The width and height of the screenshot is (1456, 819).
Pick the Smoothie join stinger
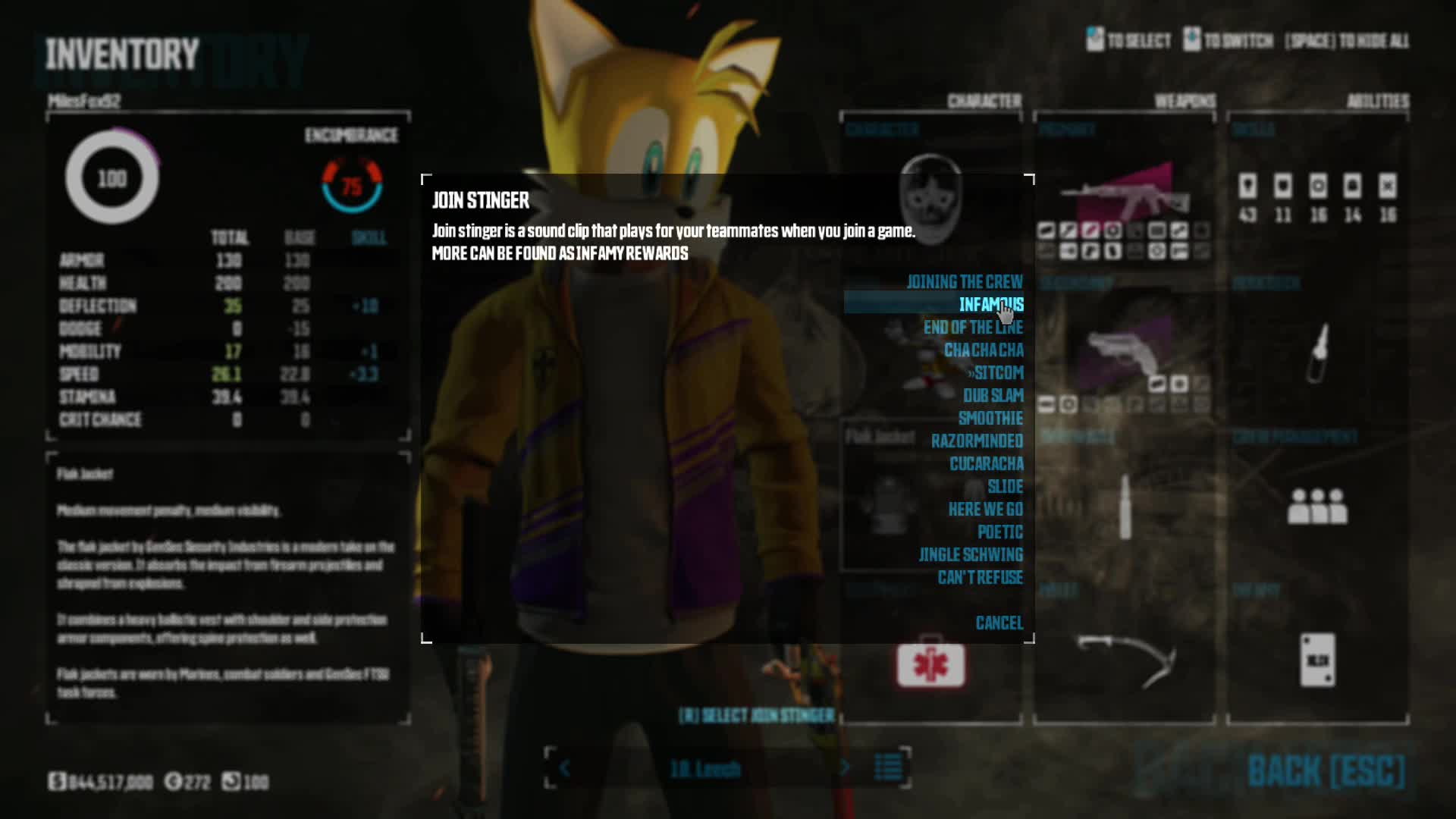[x=990, y=419]
